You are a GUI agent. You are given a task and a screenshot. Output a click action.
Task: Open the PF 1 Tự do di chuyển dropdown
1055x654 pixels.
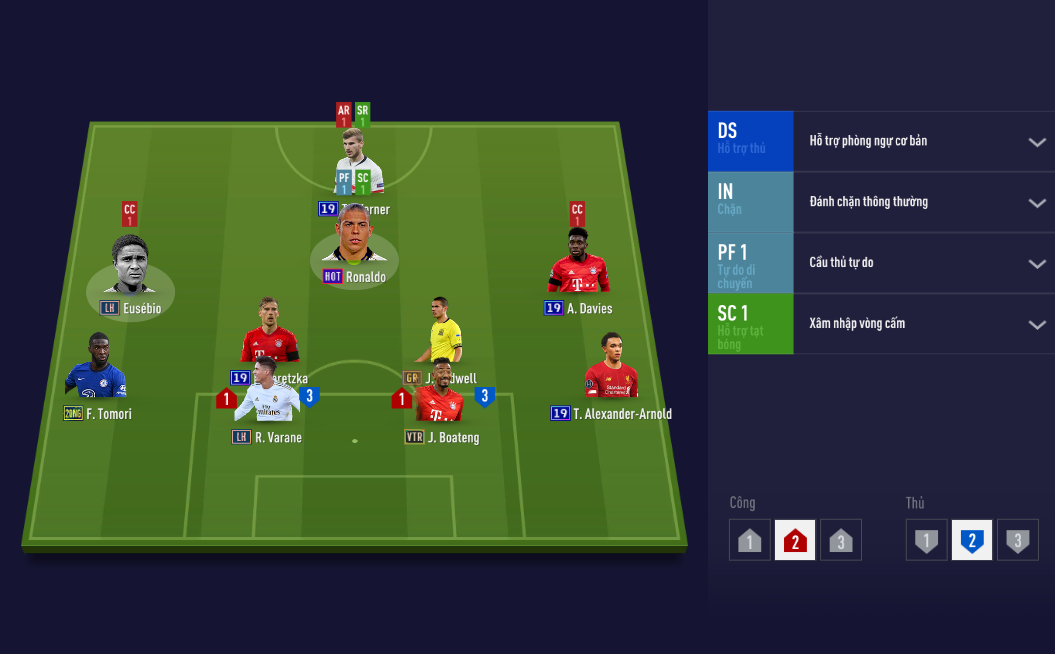pos(1037,264)
